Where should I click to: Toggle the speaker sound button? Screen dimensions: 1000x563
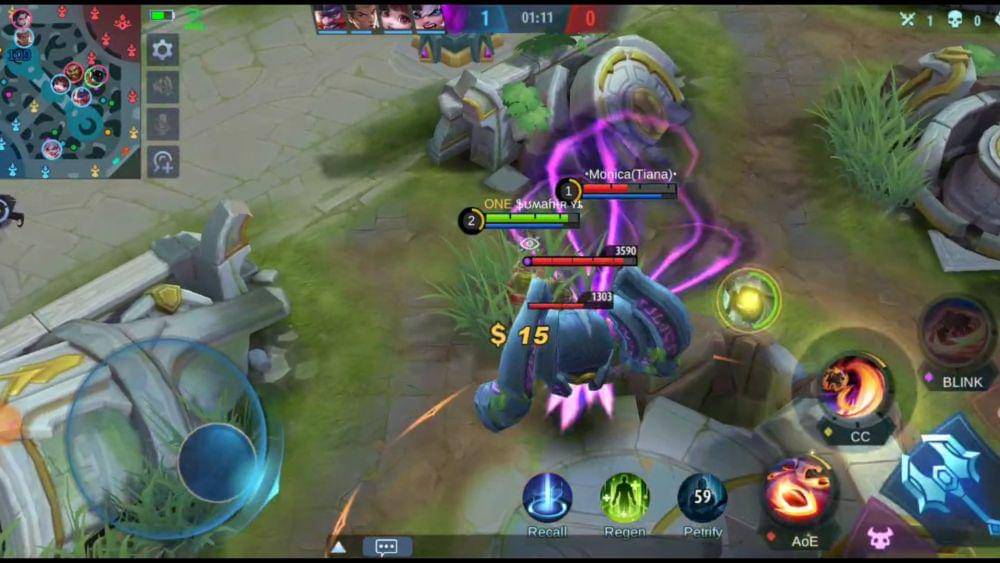tap(163, 87)
